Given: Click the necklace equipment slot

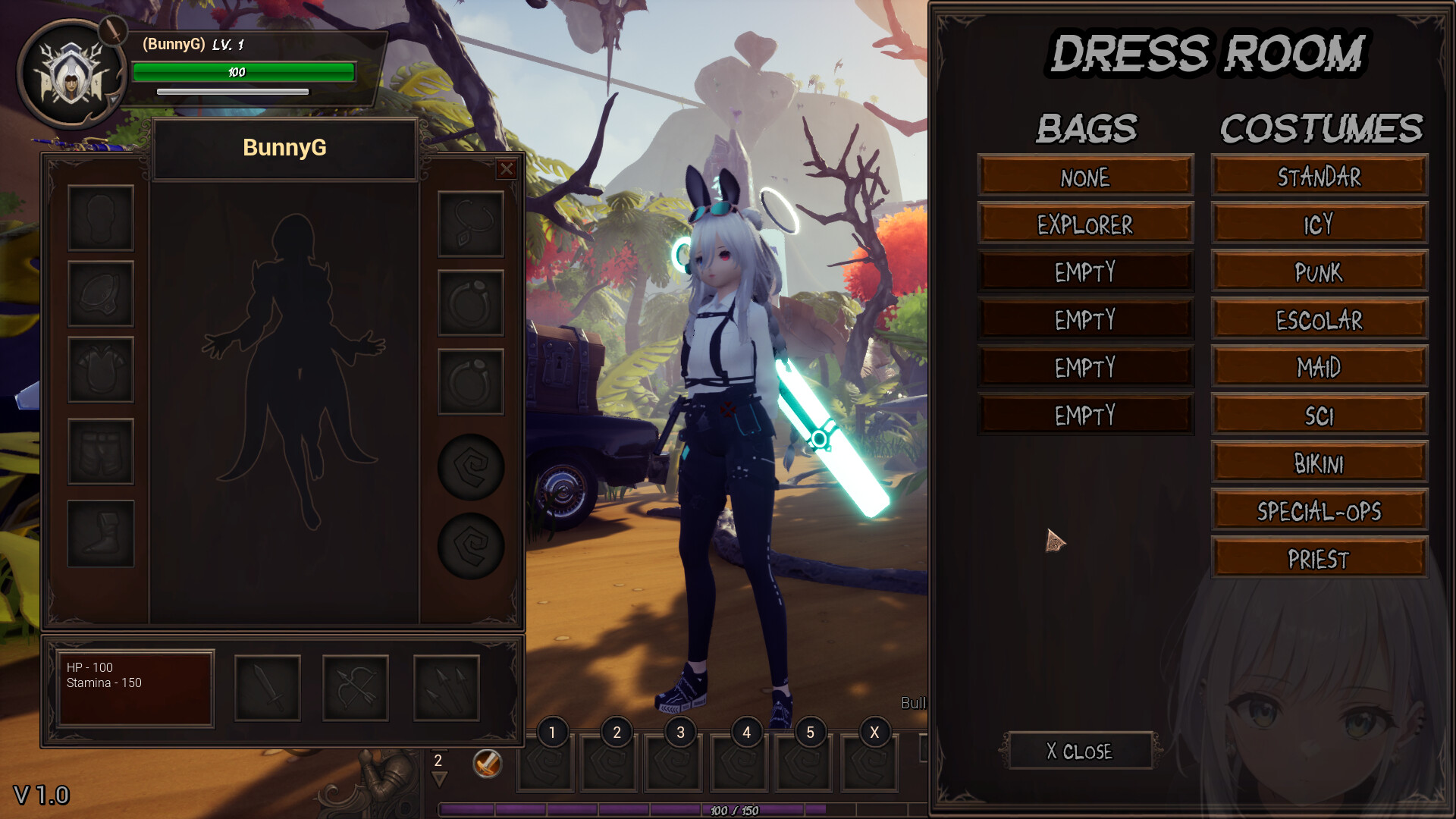Looking at the screenshot, I should click(x=471, y=224).
